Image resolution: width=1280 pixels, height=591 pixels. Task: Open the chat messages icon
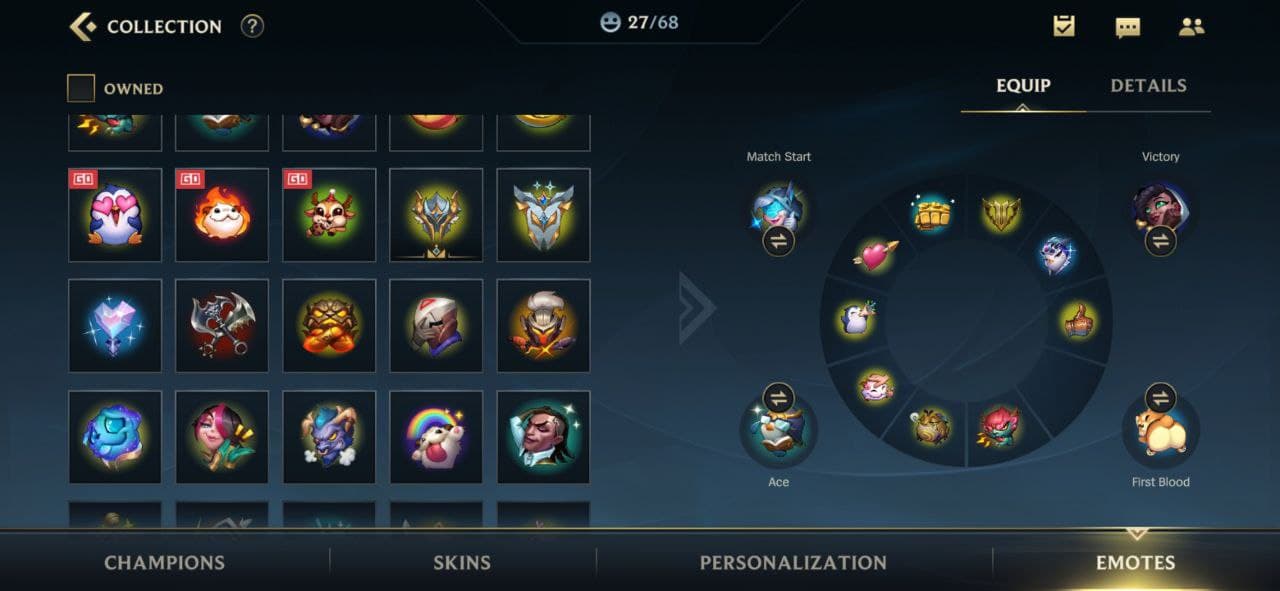[x=1127, y=27]
